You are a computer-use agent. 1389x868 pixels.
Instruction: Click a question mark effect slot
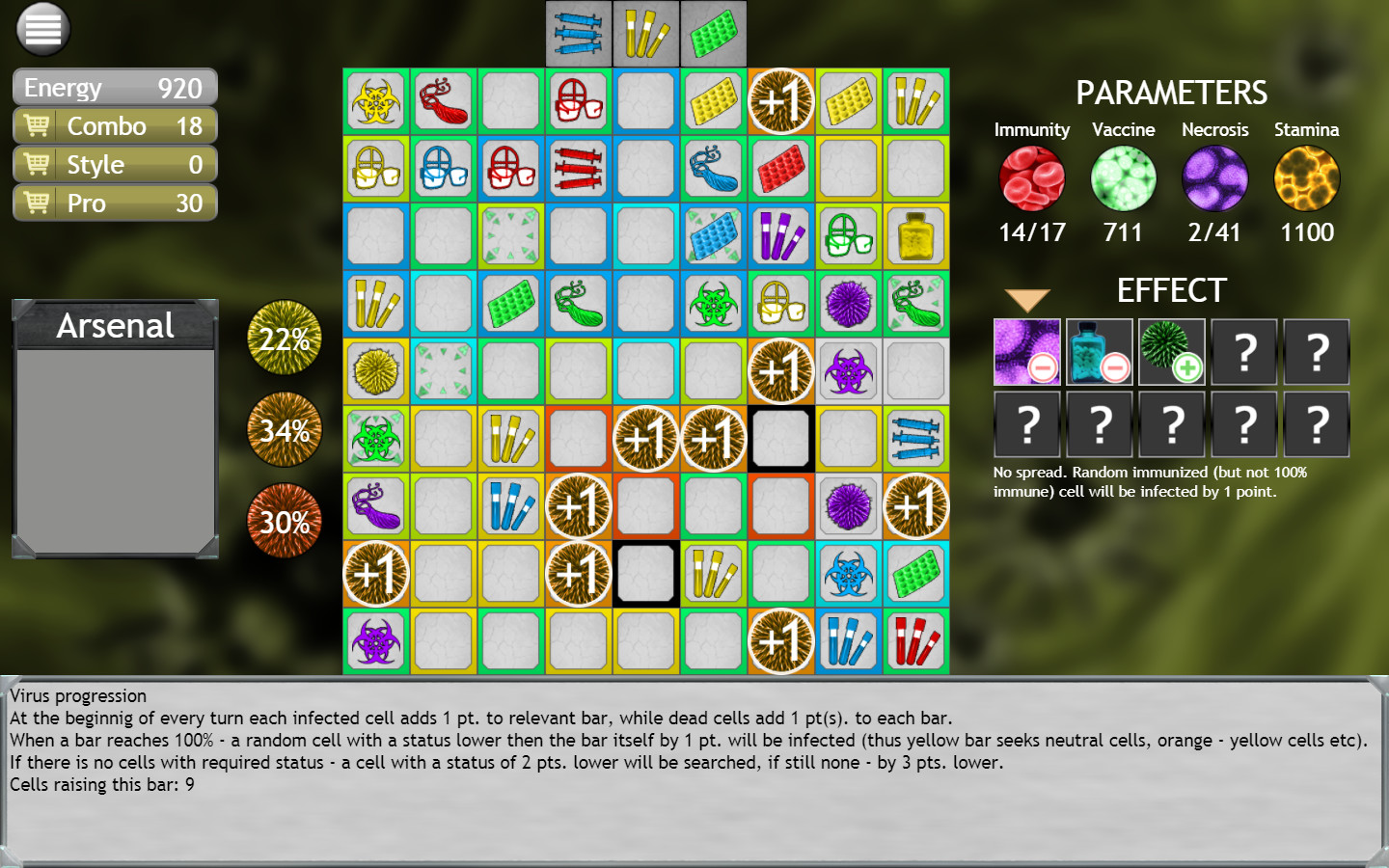click(x=1243, y=351)
